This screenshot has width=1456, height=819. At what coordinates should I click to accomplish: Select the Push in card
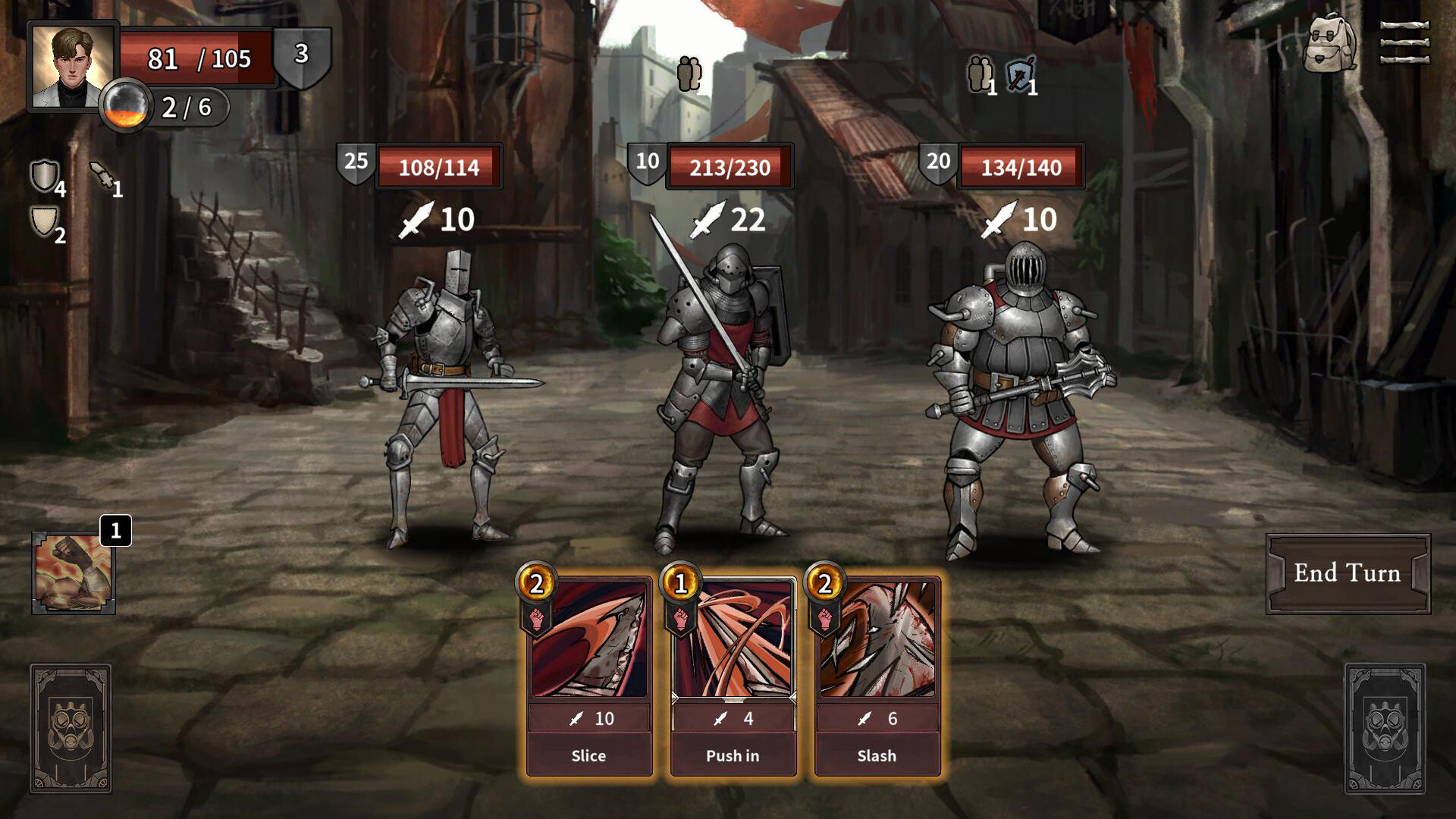coord(733,675)
